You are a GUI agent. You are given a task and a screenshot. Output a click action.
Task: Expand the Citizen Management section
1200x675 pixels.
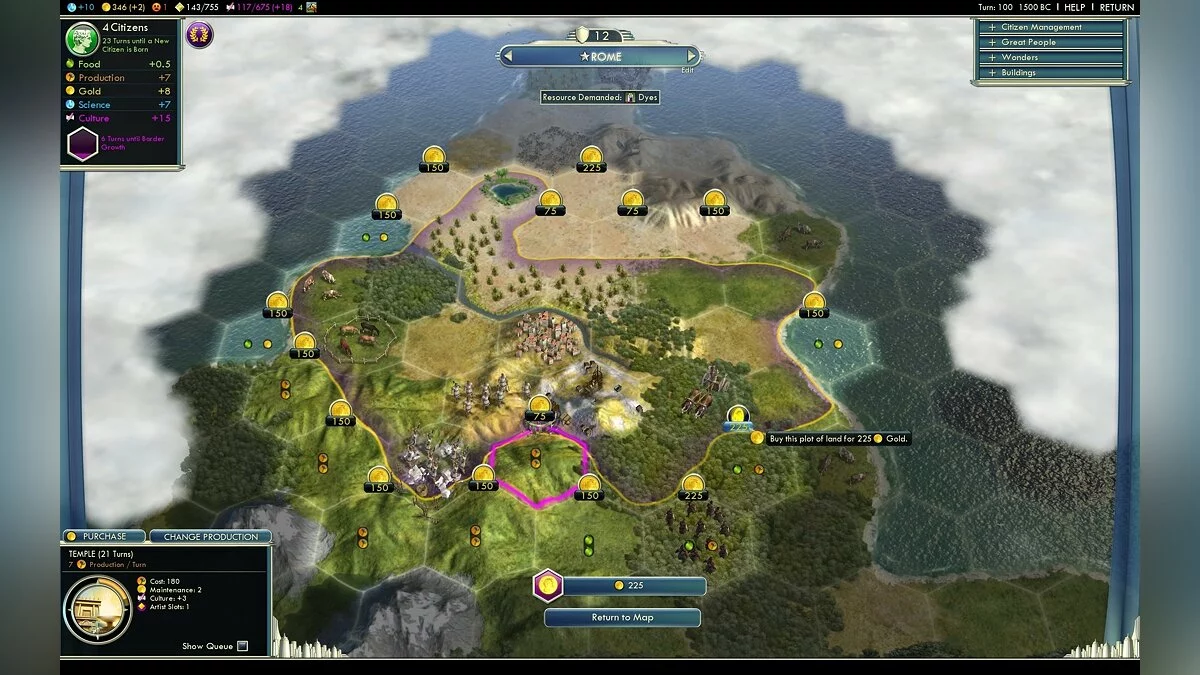[x=1048, y=27]
